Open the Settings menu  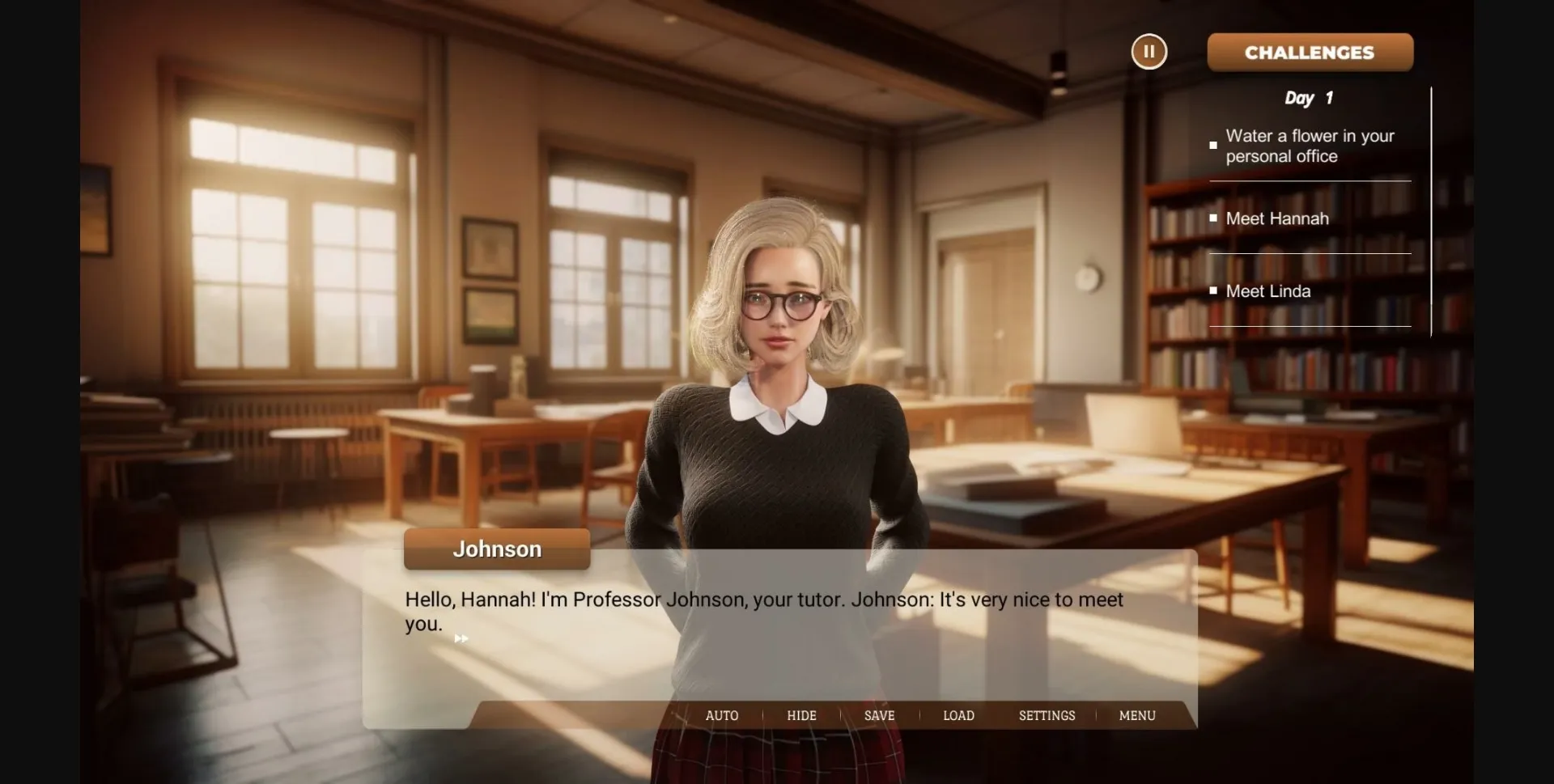pos(1047,715)
